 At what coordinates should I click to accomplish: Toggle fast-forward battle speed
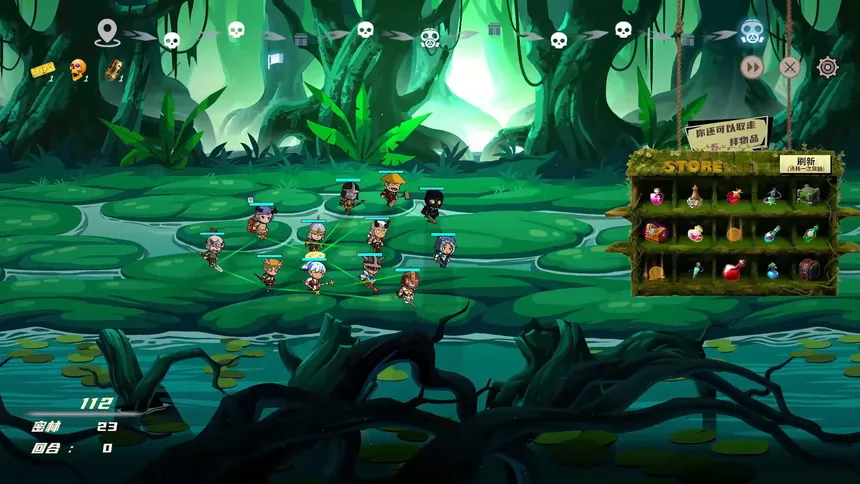(x=752, y=67)
